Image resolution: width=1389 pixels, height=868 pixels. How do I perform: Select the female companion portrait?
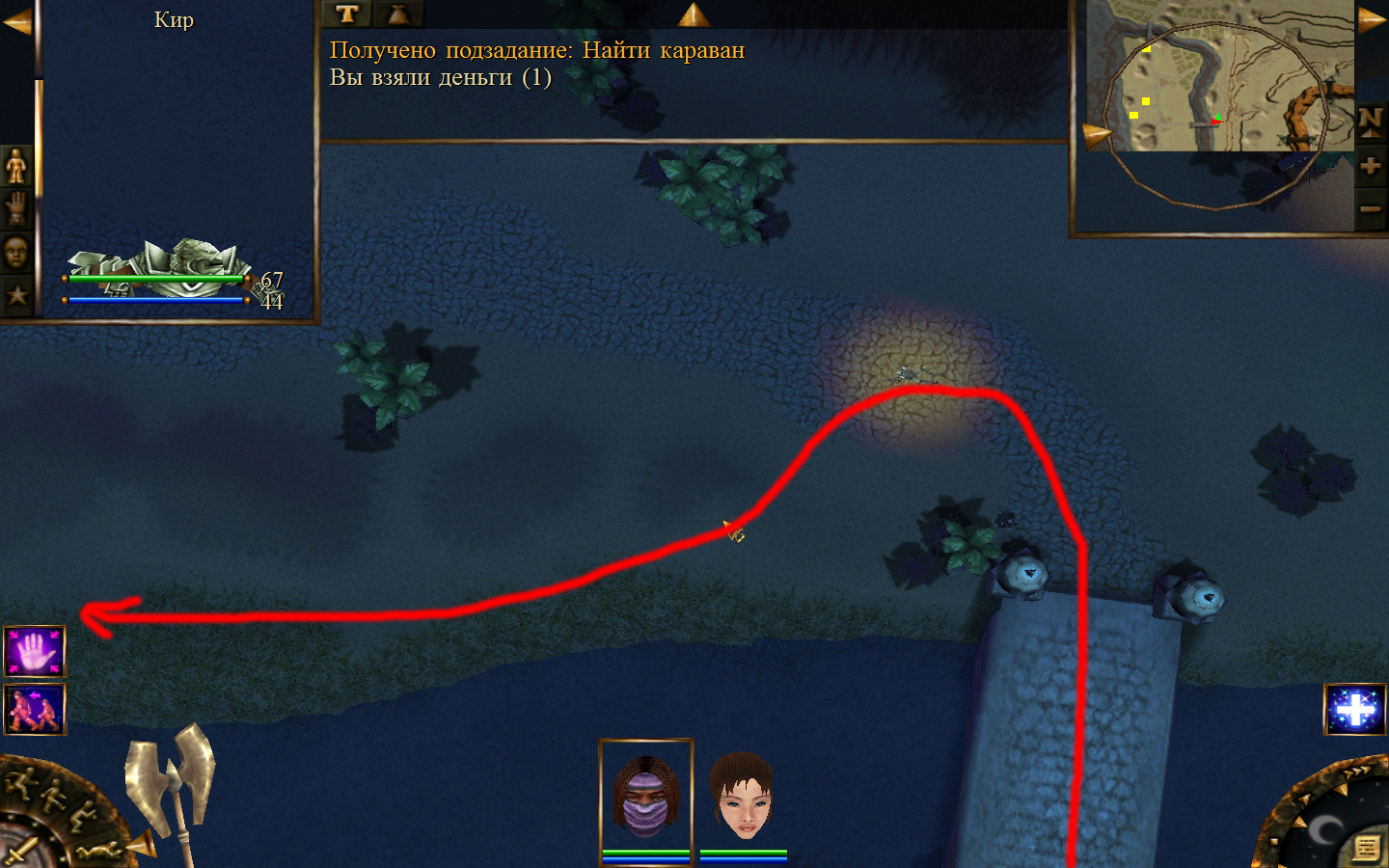click(x=742, y=797)
